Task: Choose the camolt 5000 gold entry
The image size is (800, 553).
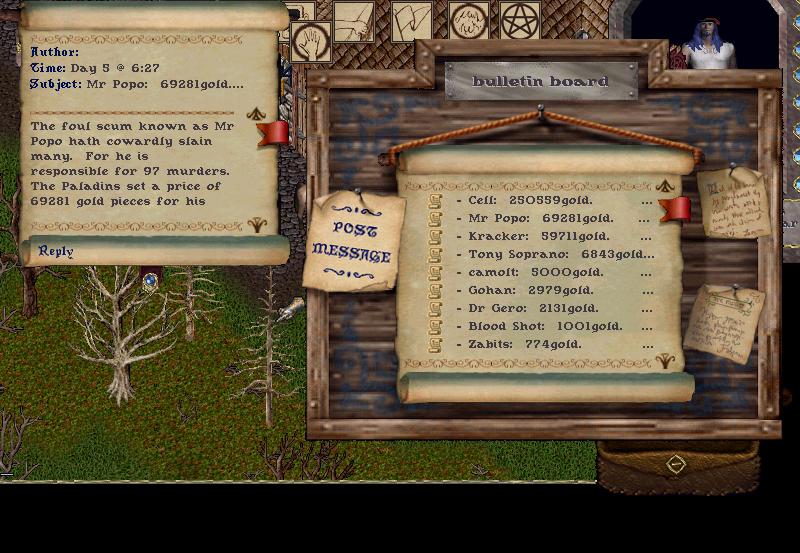Action: click(x=530, y=272)
